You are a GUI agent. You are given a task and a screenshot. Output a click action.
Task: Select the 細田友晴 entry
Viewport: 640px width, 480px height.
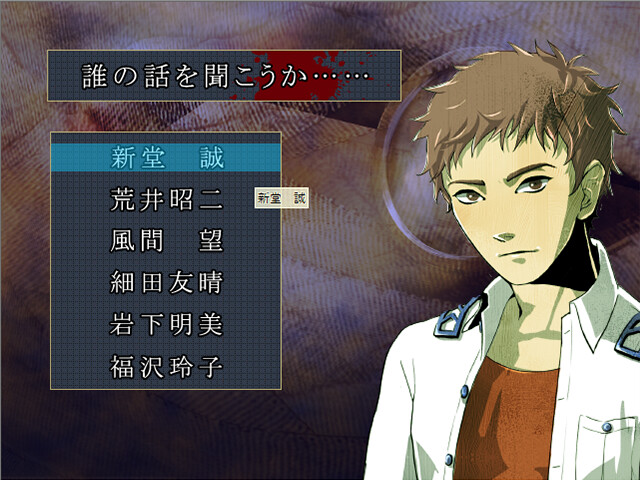(x=166, y=283)
